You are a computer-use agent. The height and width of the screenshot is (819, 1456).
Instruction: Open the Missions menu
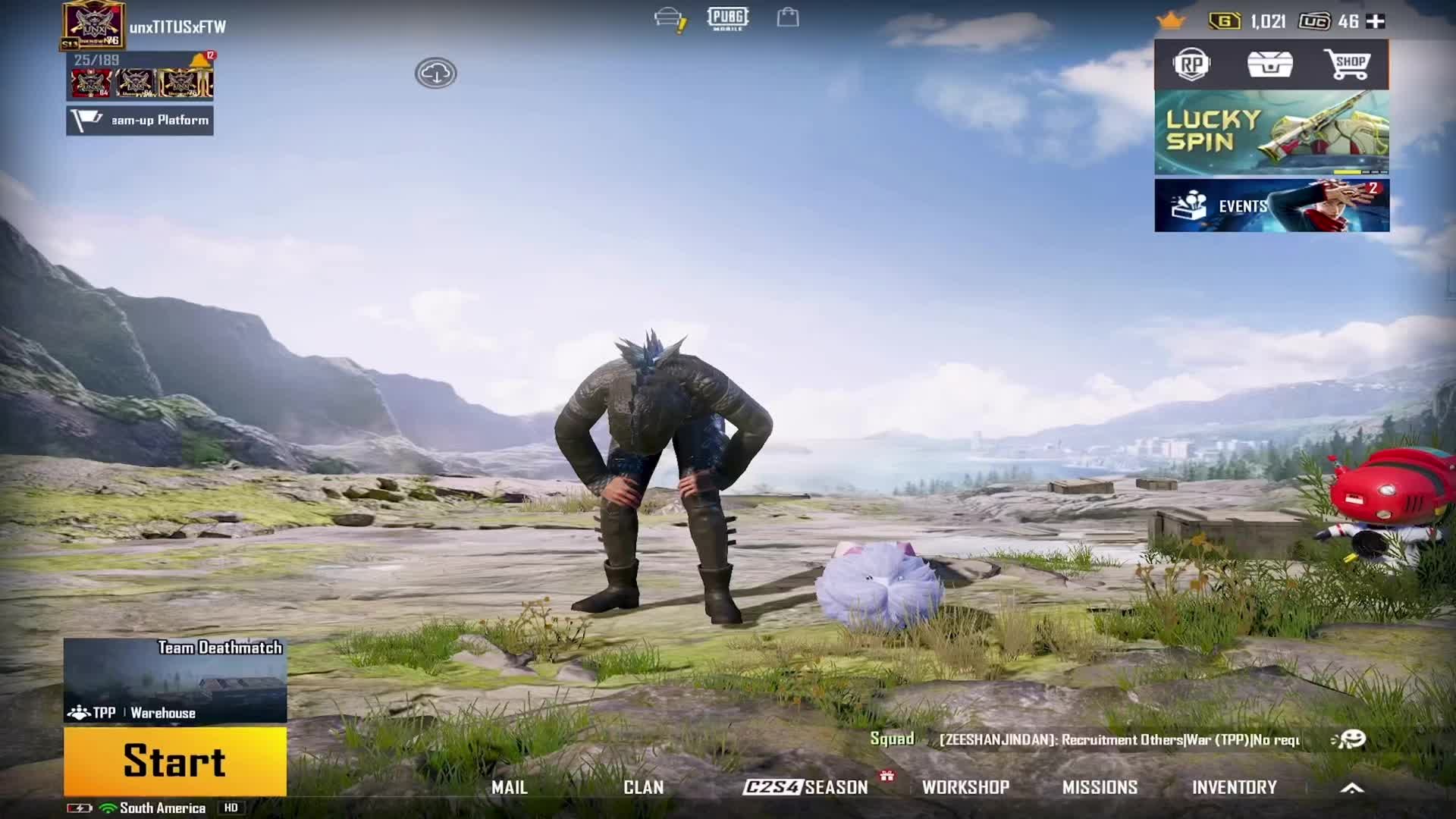pyautogui.click(x=1100, y=787)
